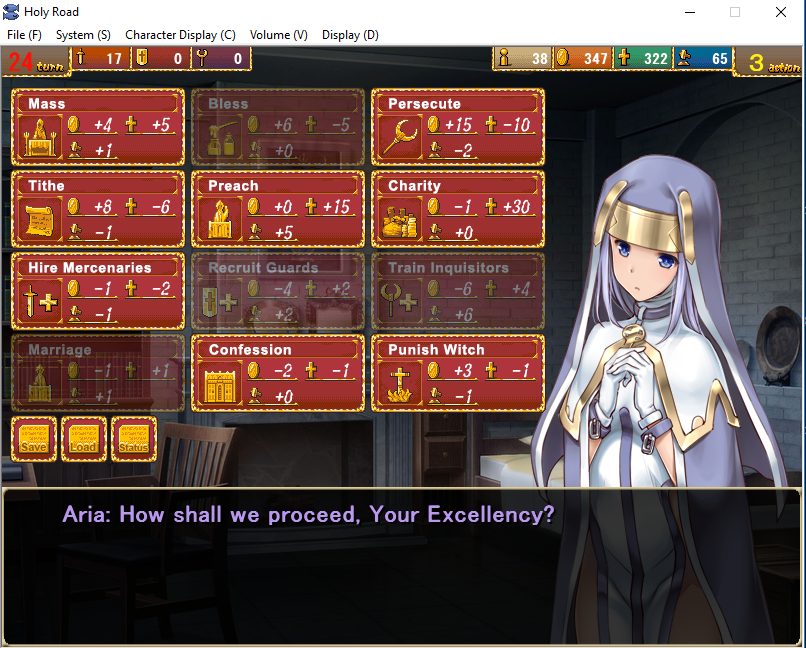Choose the Punish Witch action

[x=458, y=373]
